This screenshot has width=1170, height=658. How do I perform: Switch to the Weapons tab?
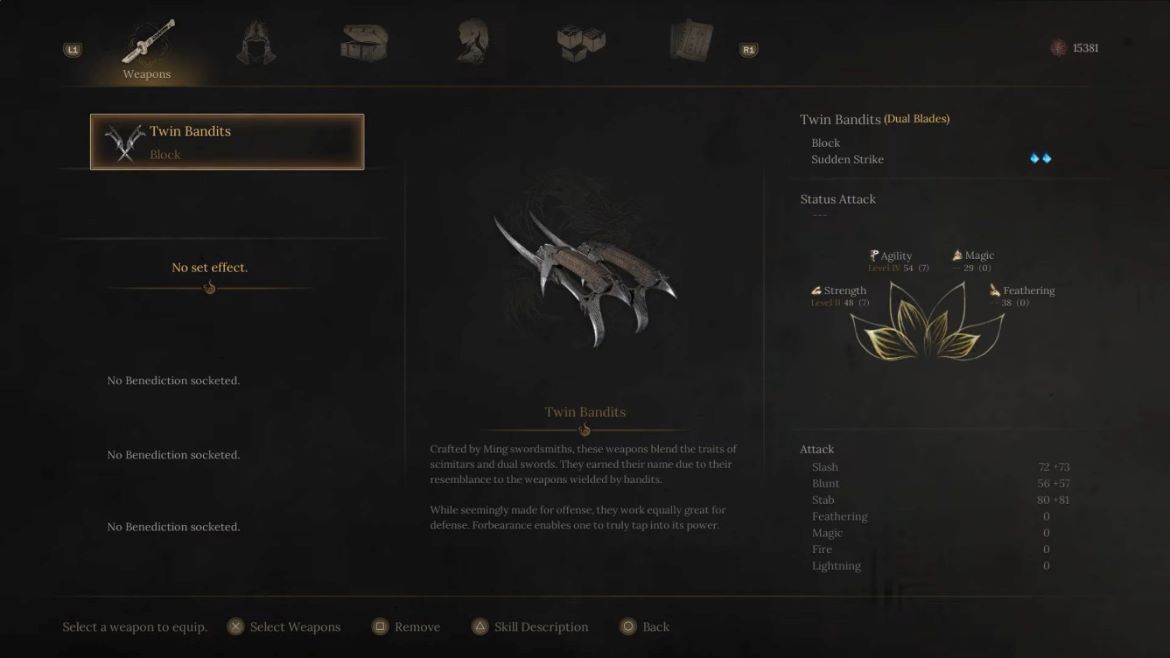(x=147, y=48)
